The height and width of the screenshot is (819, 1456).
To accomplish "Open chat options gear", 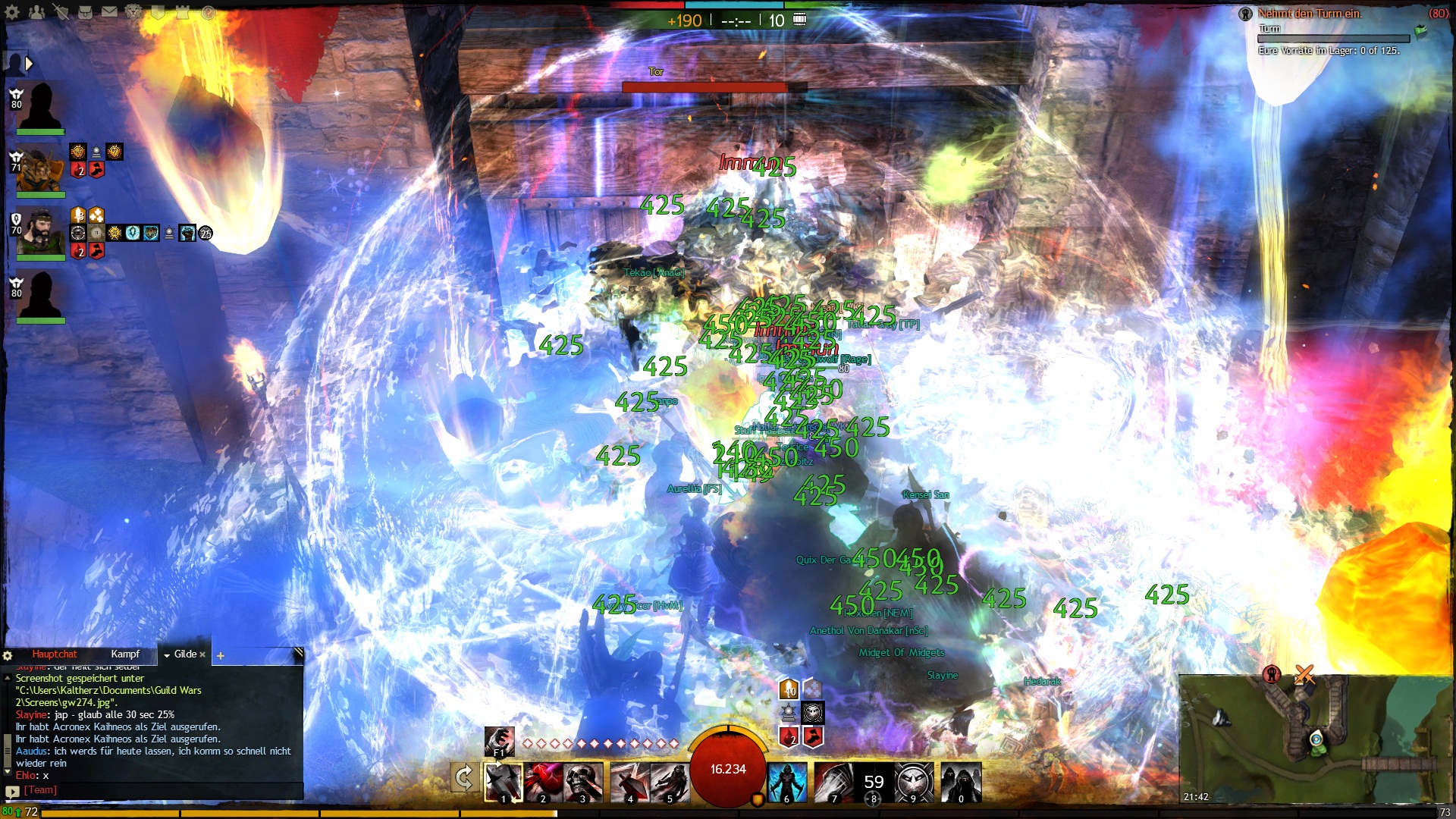I will click(x=8, y=656).
